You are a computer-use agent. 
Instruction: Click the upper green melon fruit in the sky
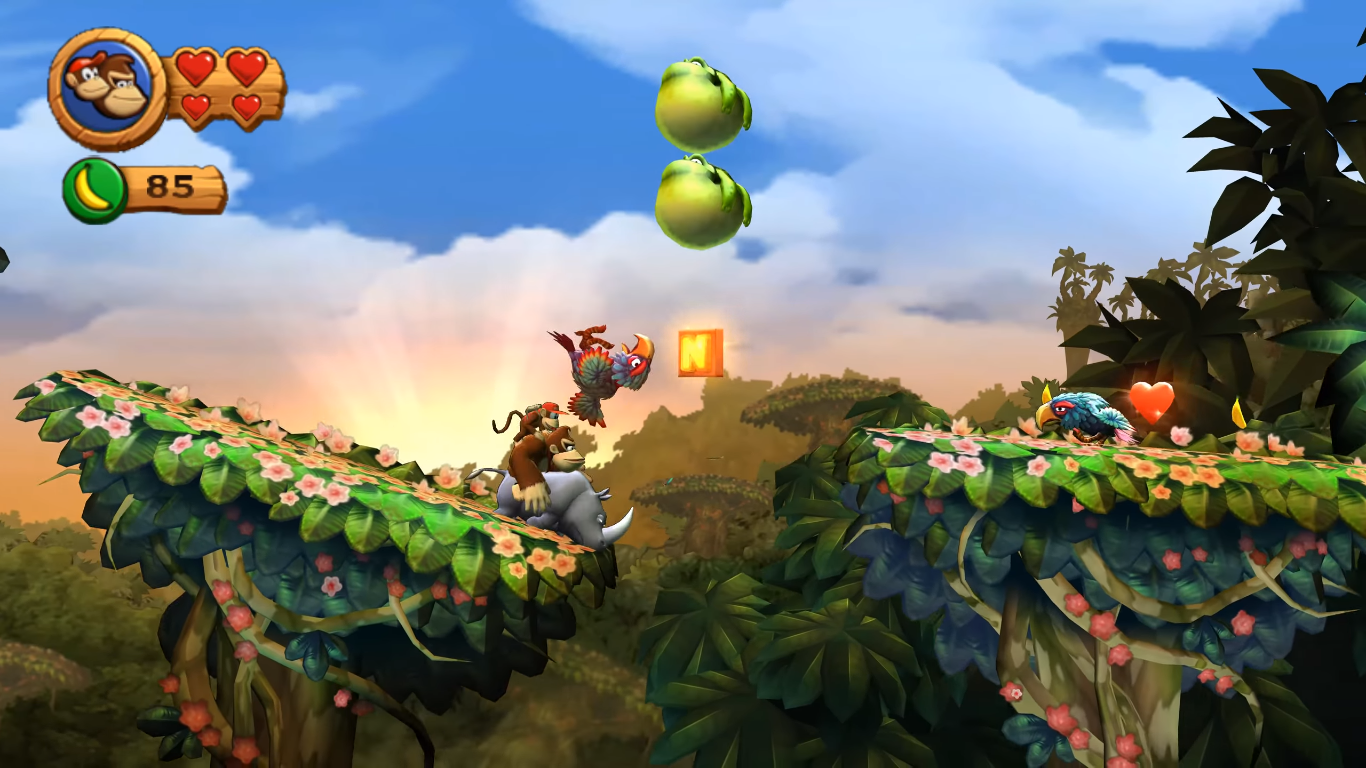[698, 102]
